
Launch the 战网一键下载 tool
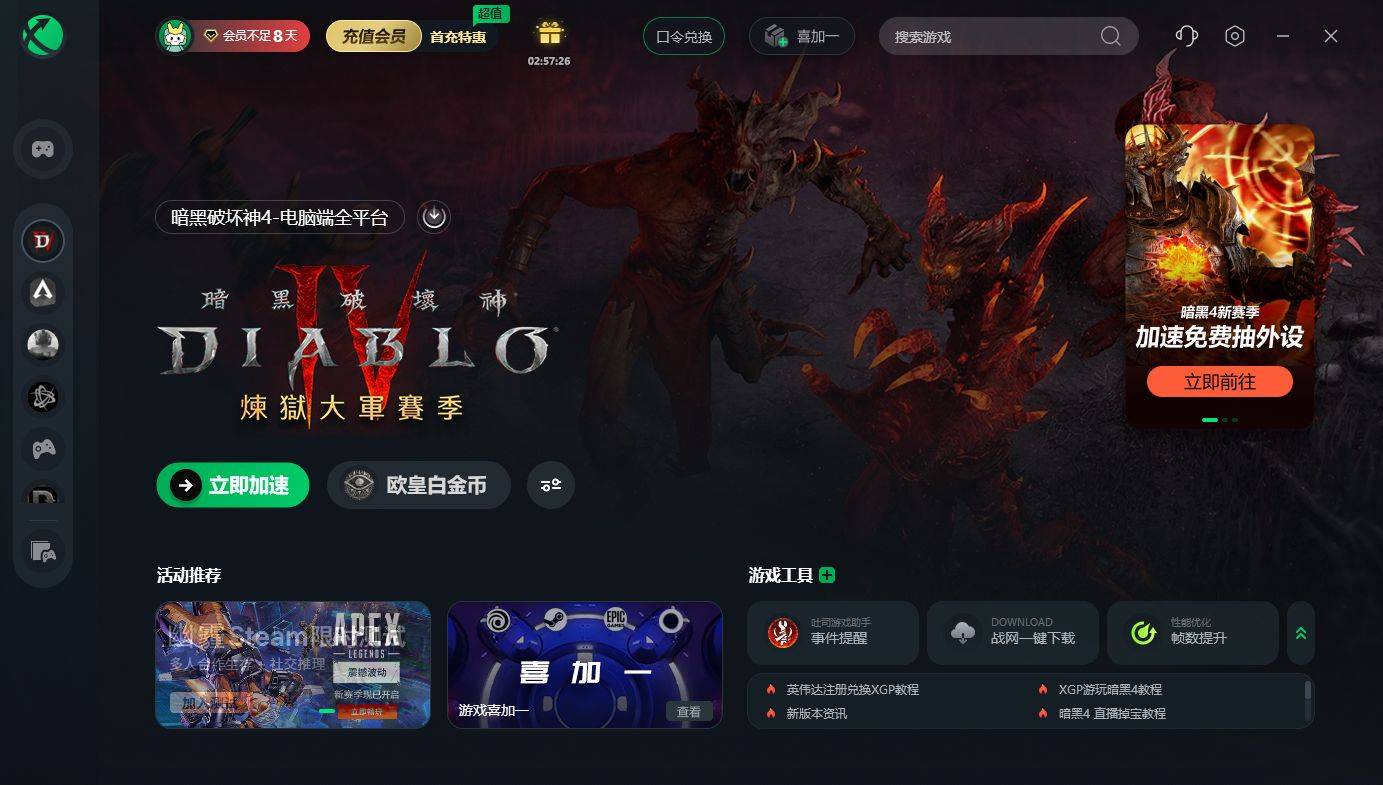[1012, 633]
